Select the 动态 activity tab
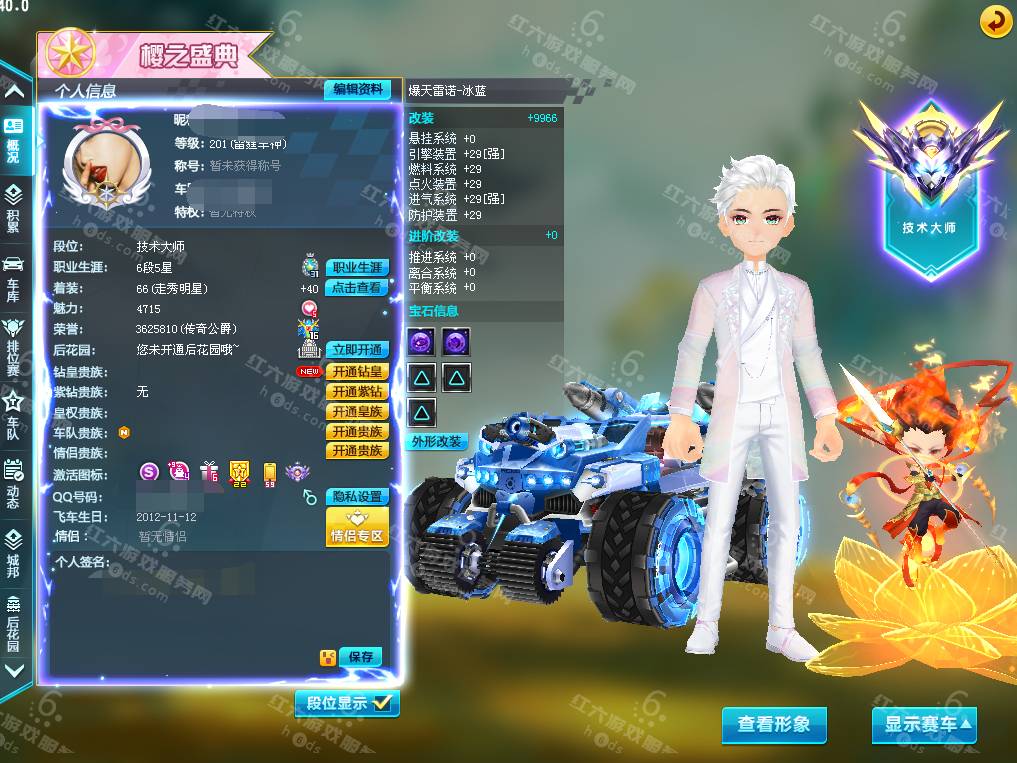Image resolution: width=1017 pixels, height=763 pixels. [13, 483]
